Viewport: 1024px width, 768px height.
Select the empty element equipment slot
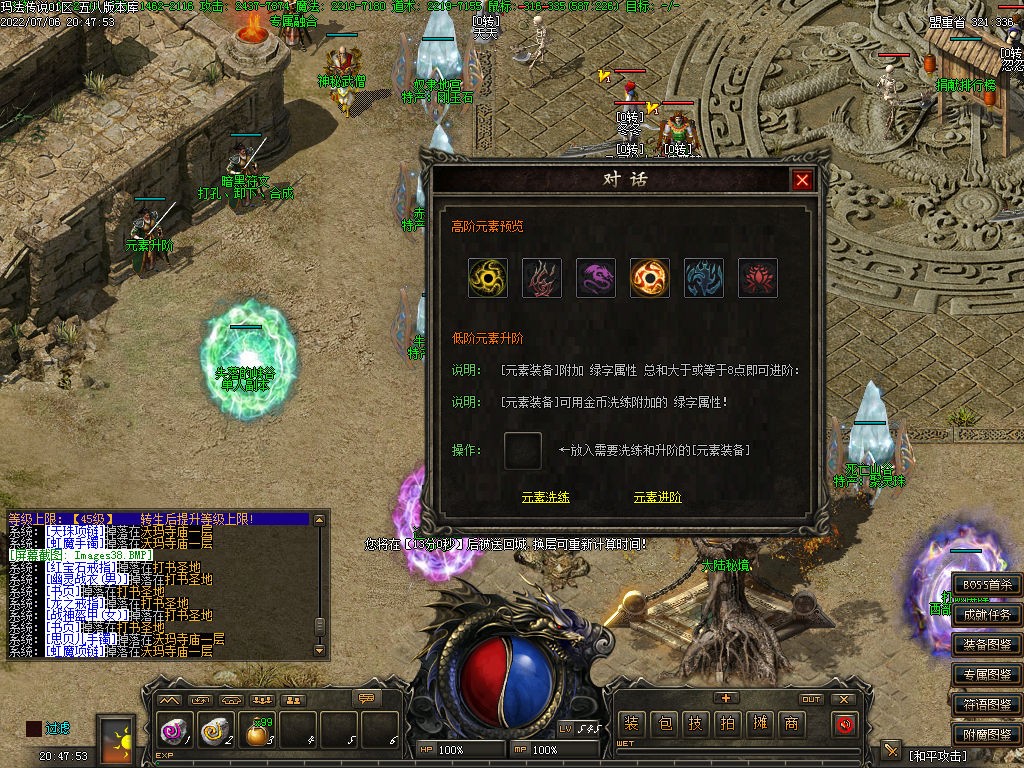coord(523,451)
